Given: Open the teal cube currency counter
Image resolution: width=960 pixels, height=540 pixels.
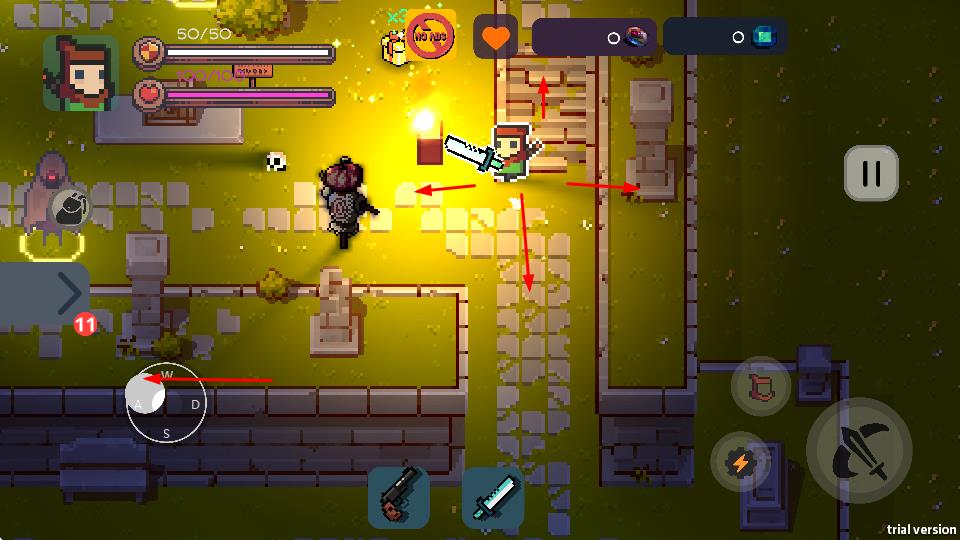Looking at the screenshot, I should point(724,37).
